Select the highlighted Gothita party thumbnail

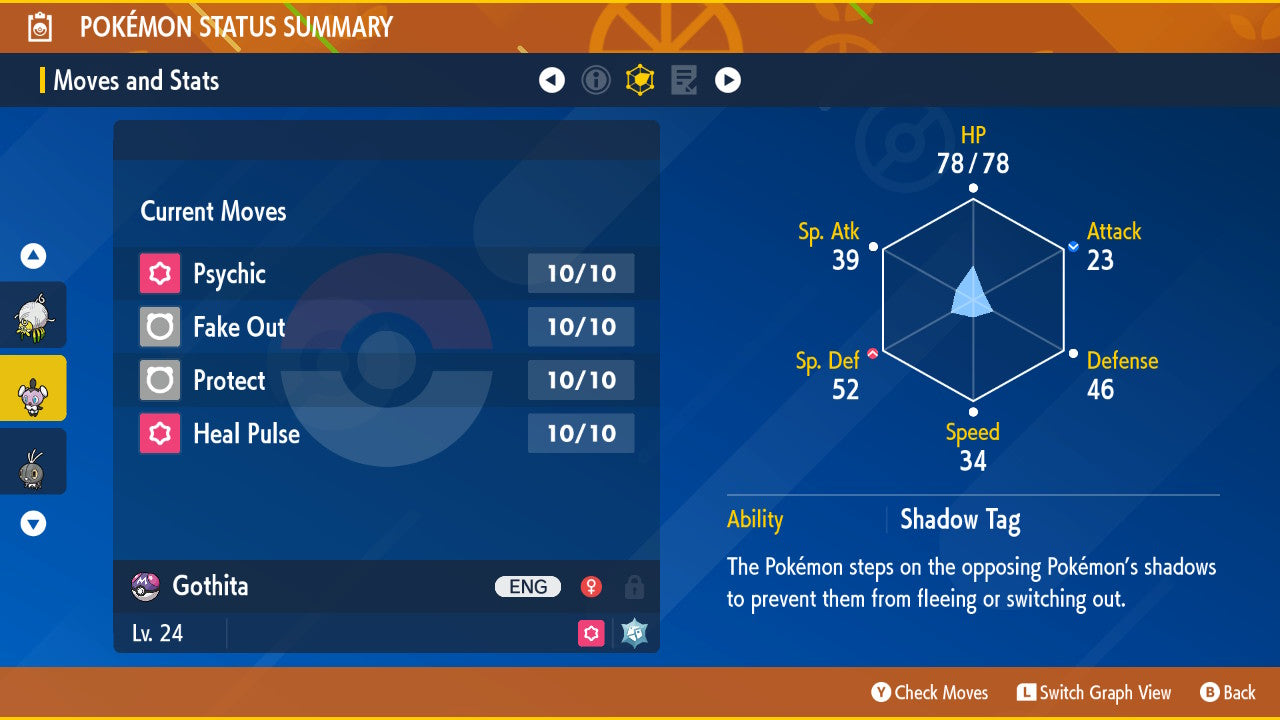(32, 389)
